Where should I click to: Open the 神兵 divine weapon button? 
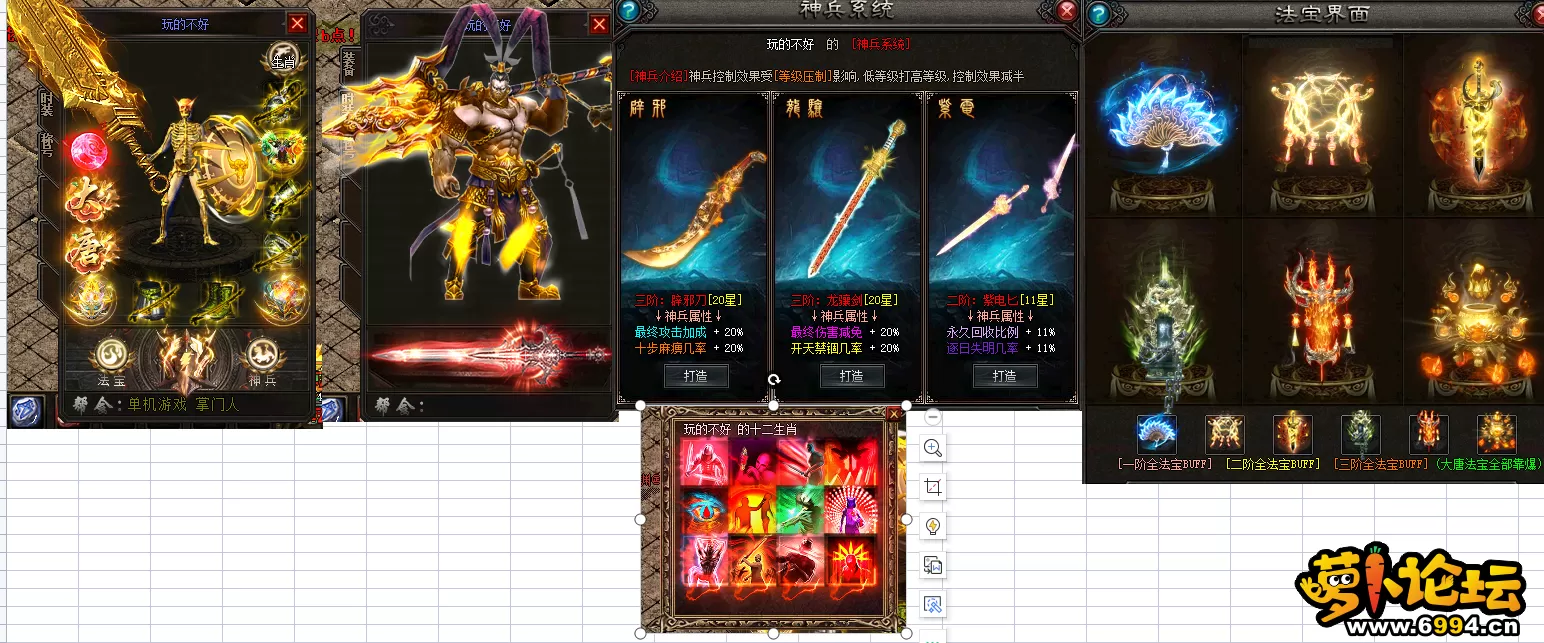coord(262,356)
